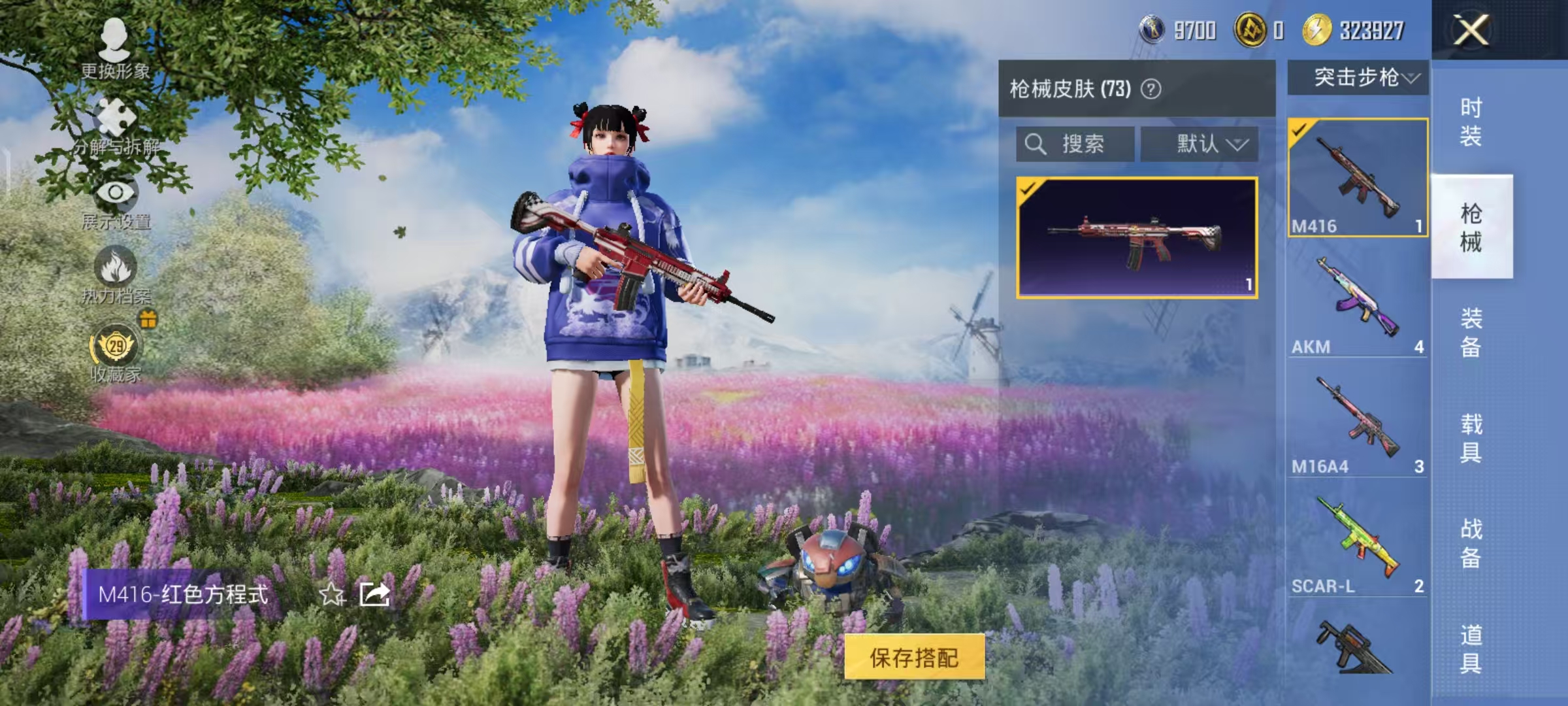
Task: Select the 分解与拆解 dismantle icon
Action: point(114,118)
